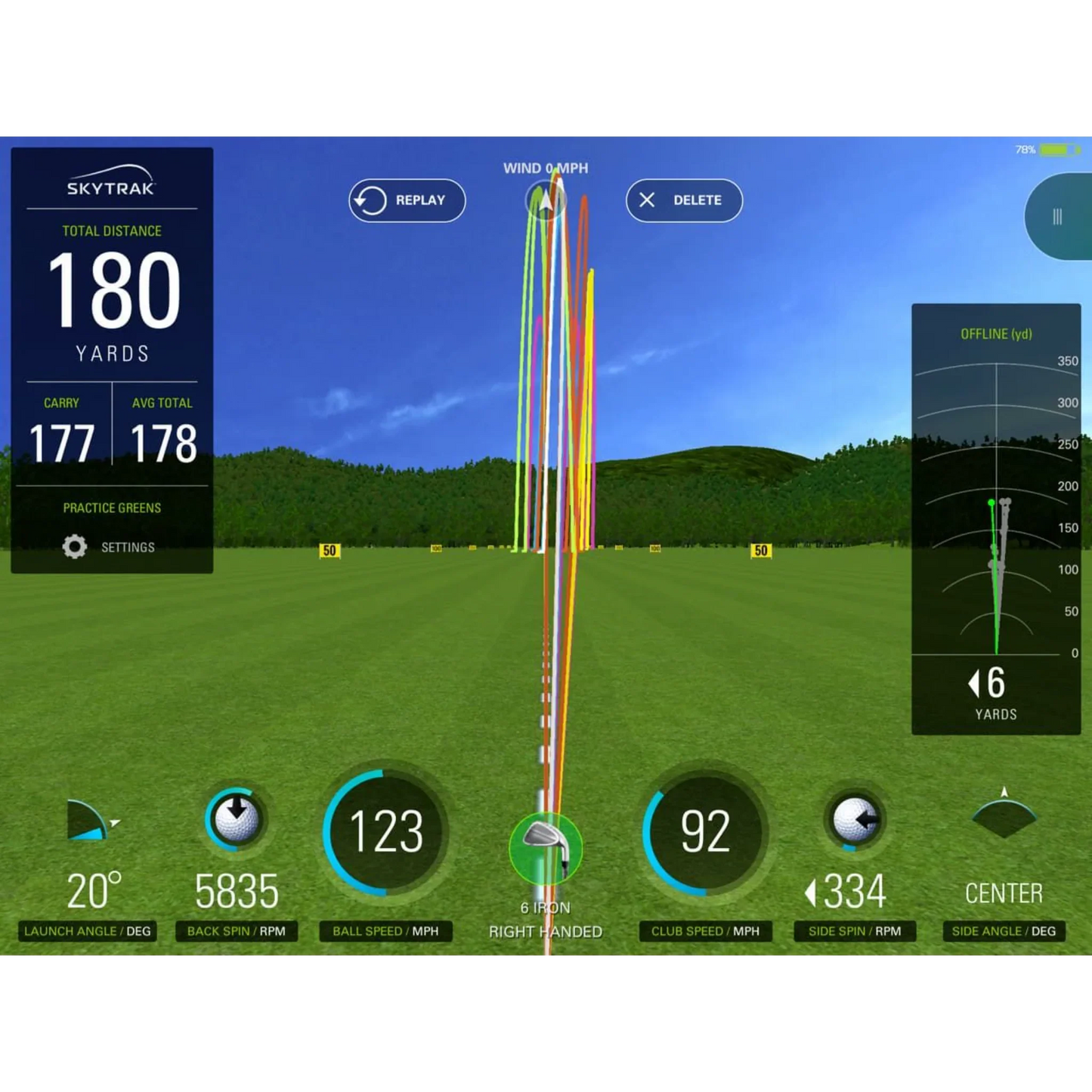The width and height of the screenshot is (1092, 1092).
Task: Toggle the Club Speed dial display
Action: point(706,834)
